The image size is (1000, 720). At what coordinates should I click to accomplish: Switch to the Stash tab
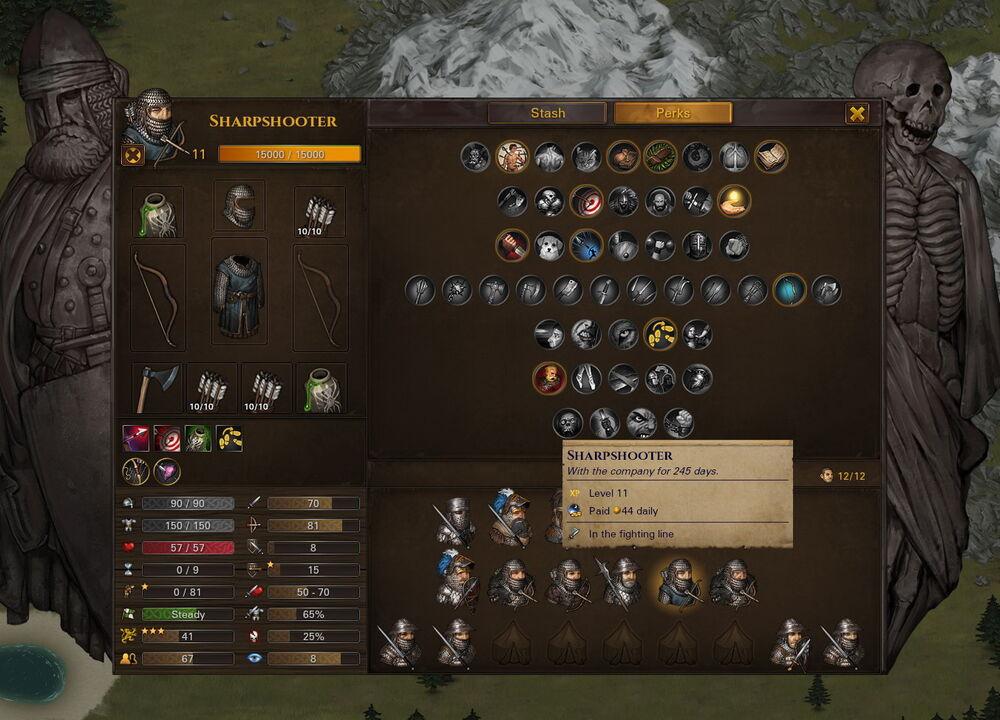pyautogui.click(x=547, y=113)
